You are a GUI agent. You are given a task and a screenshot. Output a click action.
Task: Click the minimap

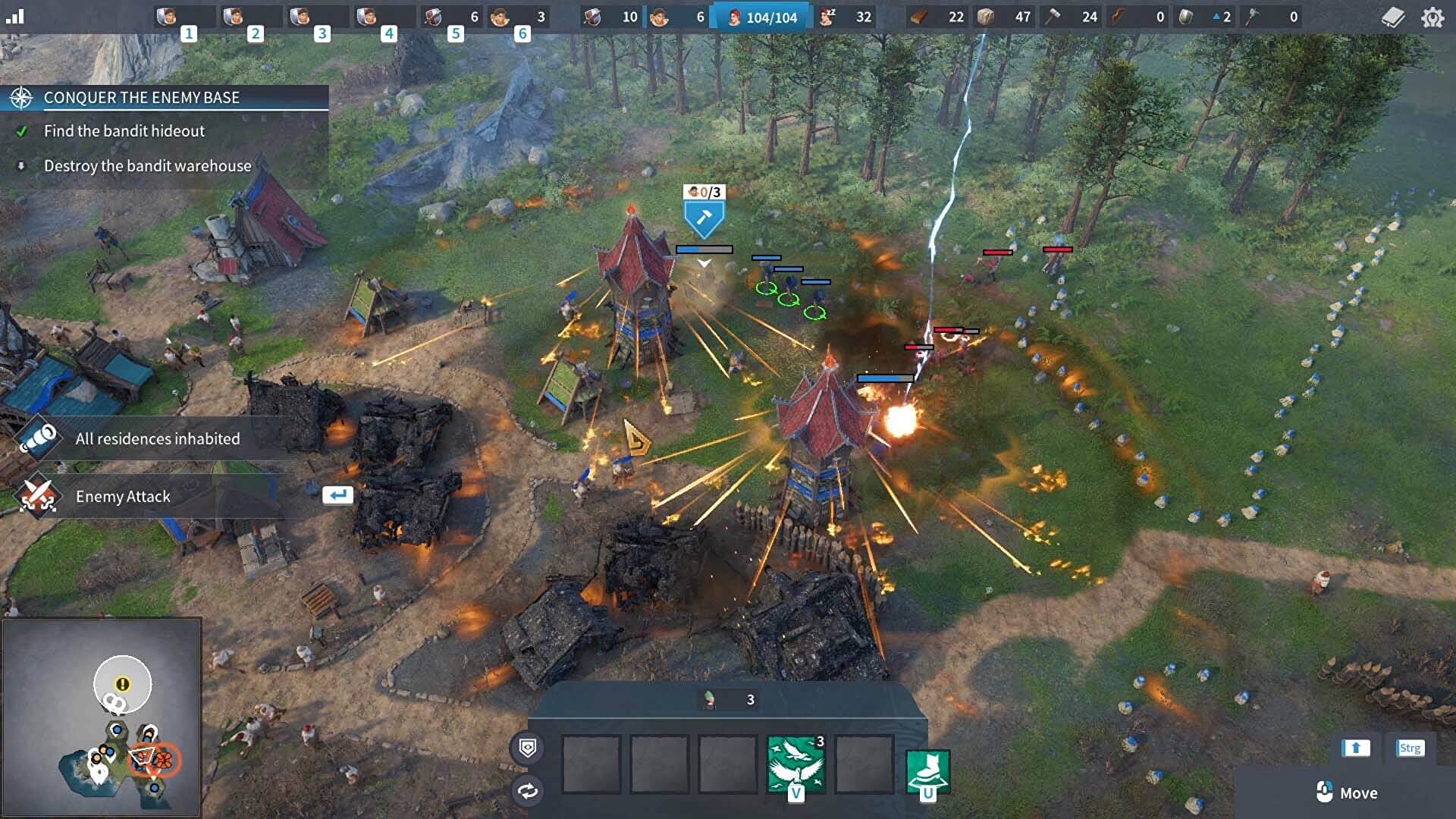pos(102,717)
